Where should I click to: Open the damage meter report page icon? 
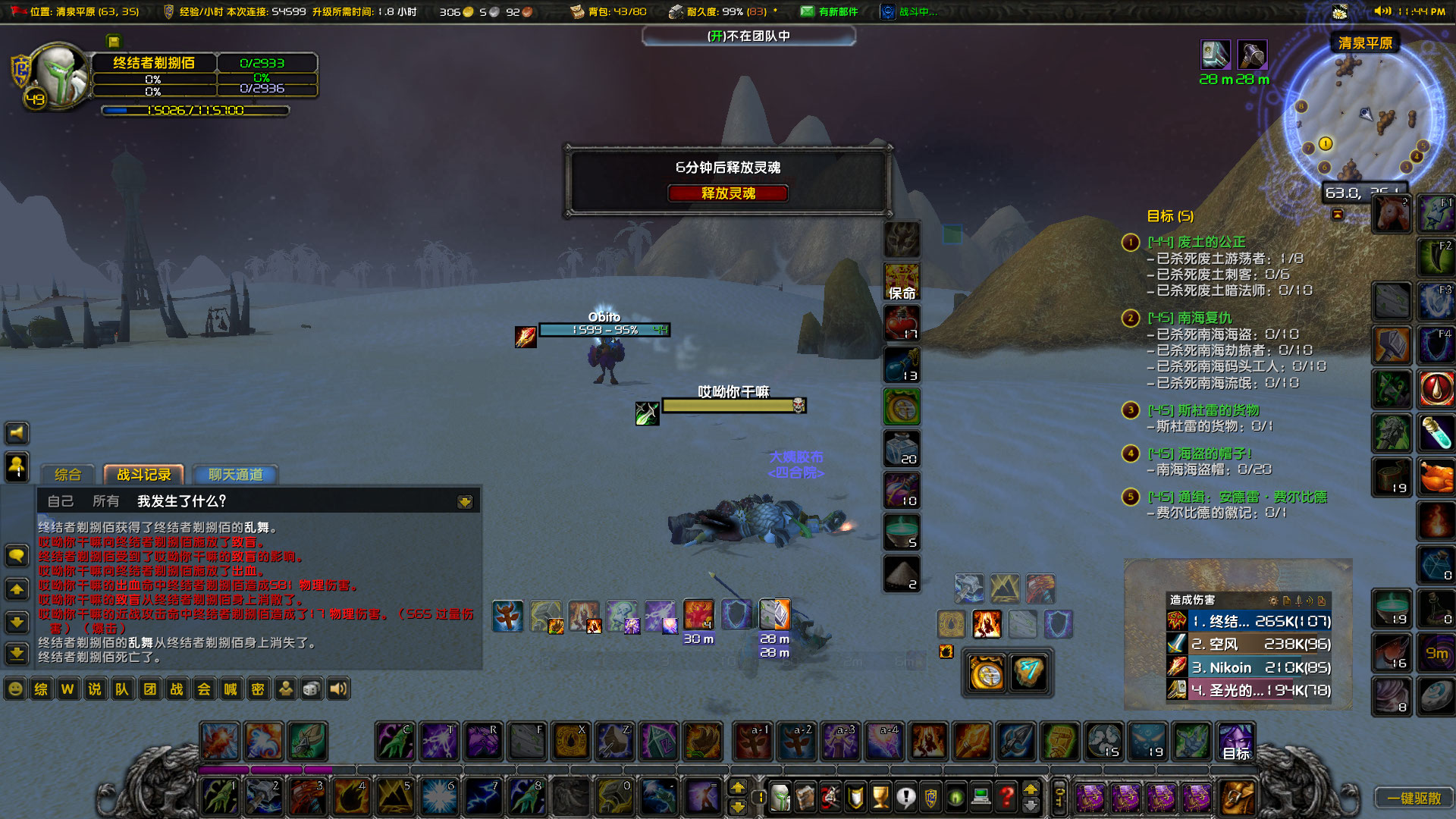point(1287,601)
